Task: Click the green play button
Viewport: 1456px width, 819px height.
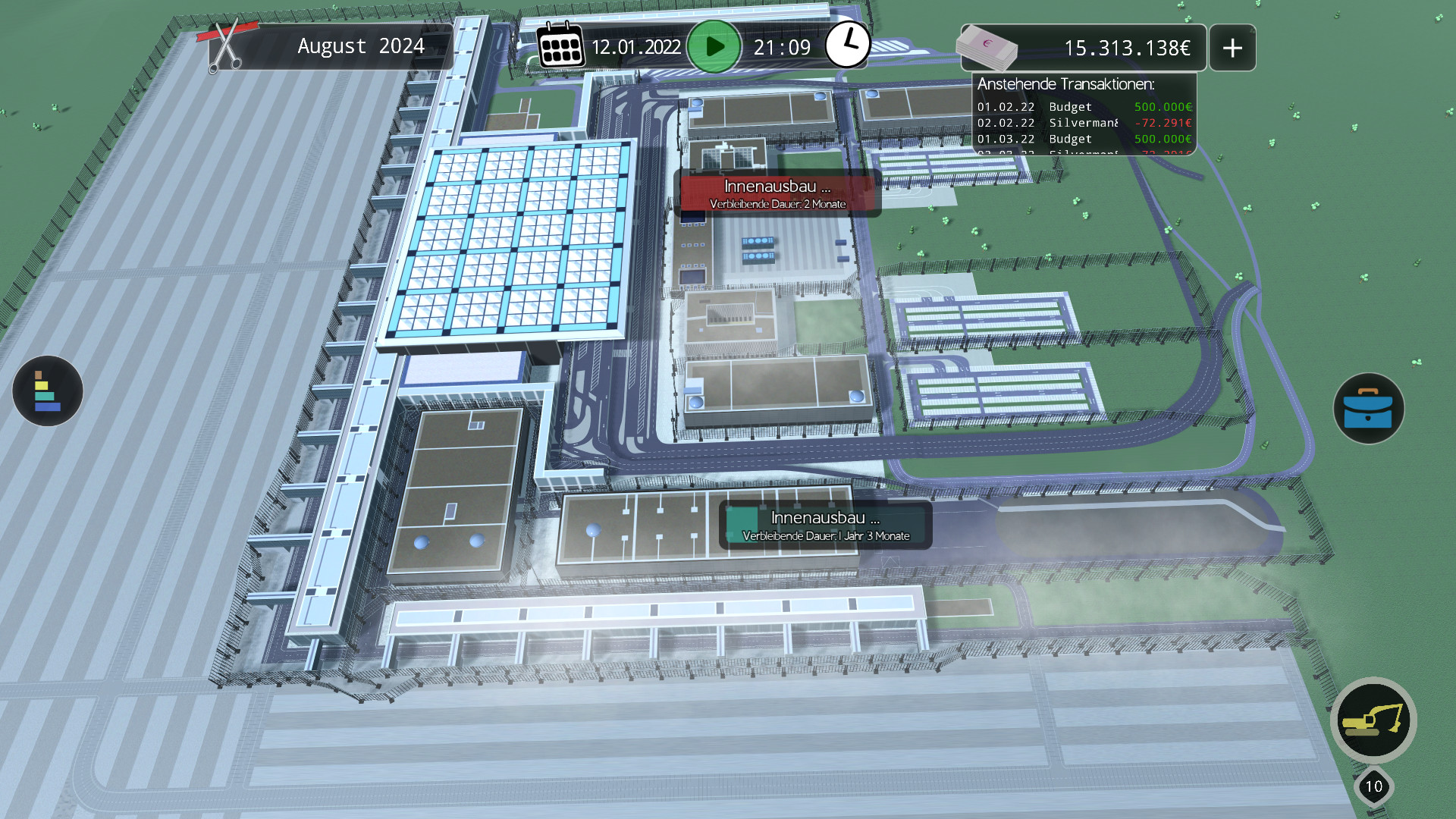Action: [714, 47]
